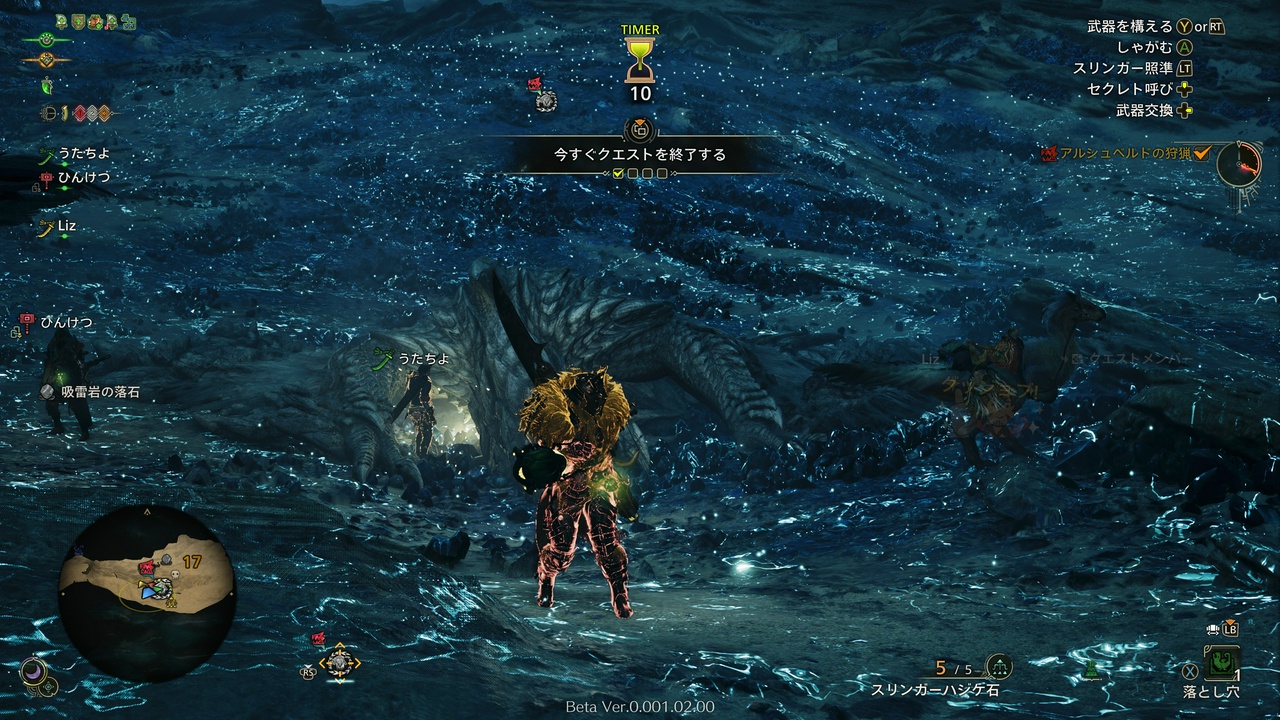1280x720 pixels.
Task: Select party member Liz in the player list
Action: tap(66, 226)
